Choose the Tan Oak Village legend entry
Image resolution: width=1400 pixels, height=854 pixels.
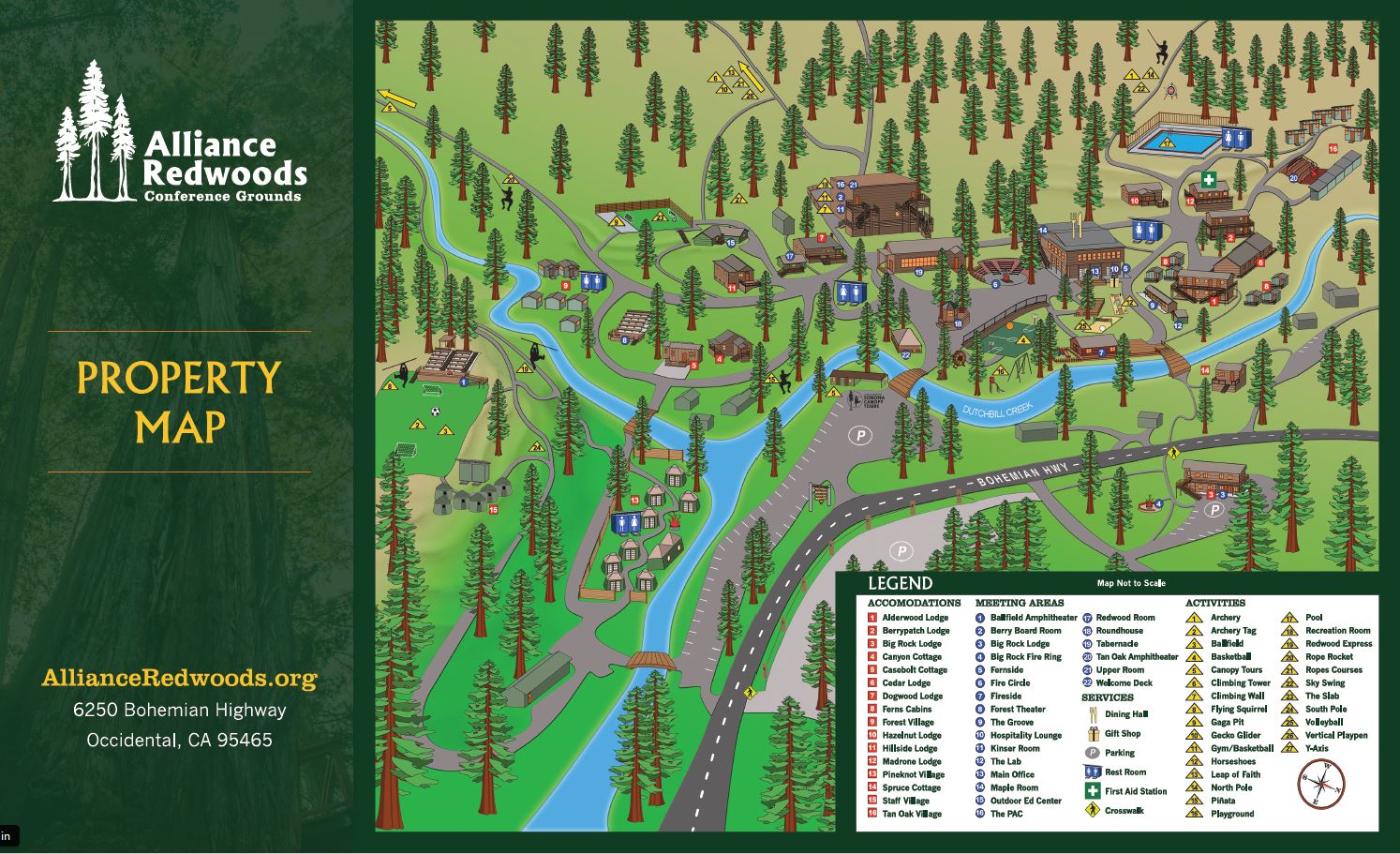pyautogui.click(x=911, y=814)
